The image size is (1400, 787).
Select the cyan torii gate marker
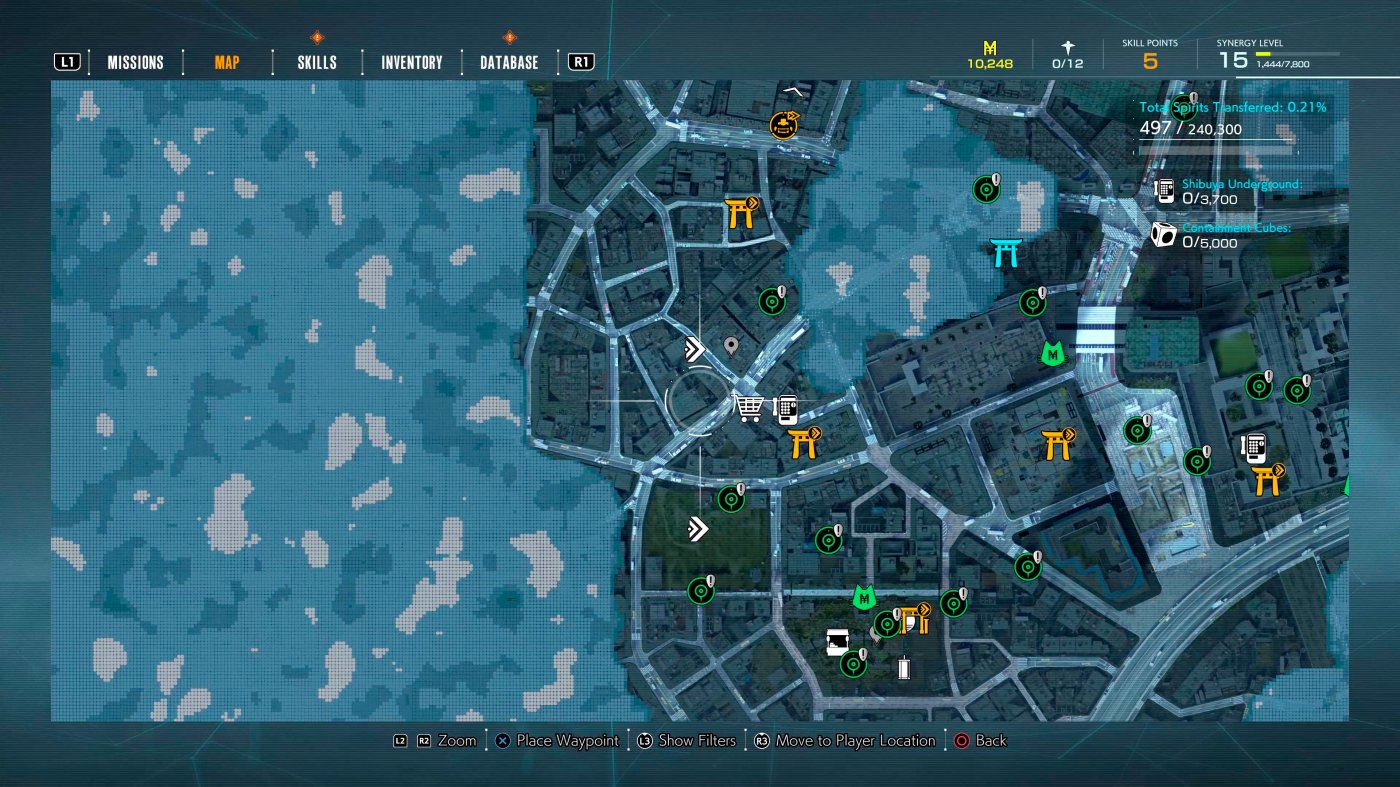(1004, 252)
